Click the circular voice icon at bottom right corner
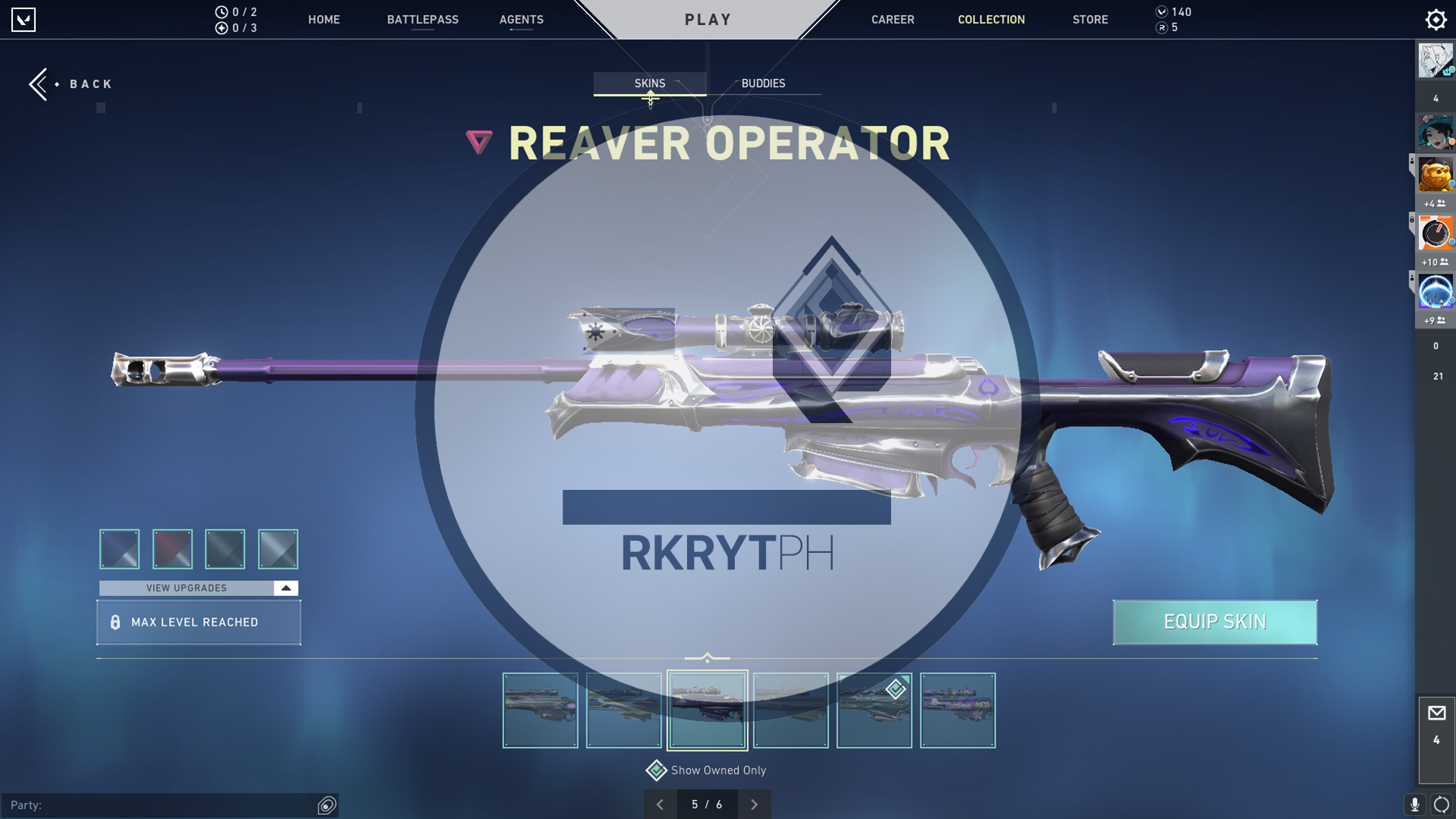This screenshot has height=819, width=1456. coord(1441,805)
